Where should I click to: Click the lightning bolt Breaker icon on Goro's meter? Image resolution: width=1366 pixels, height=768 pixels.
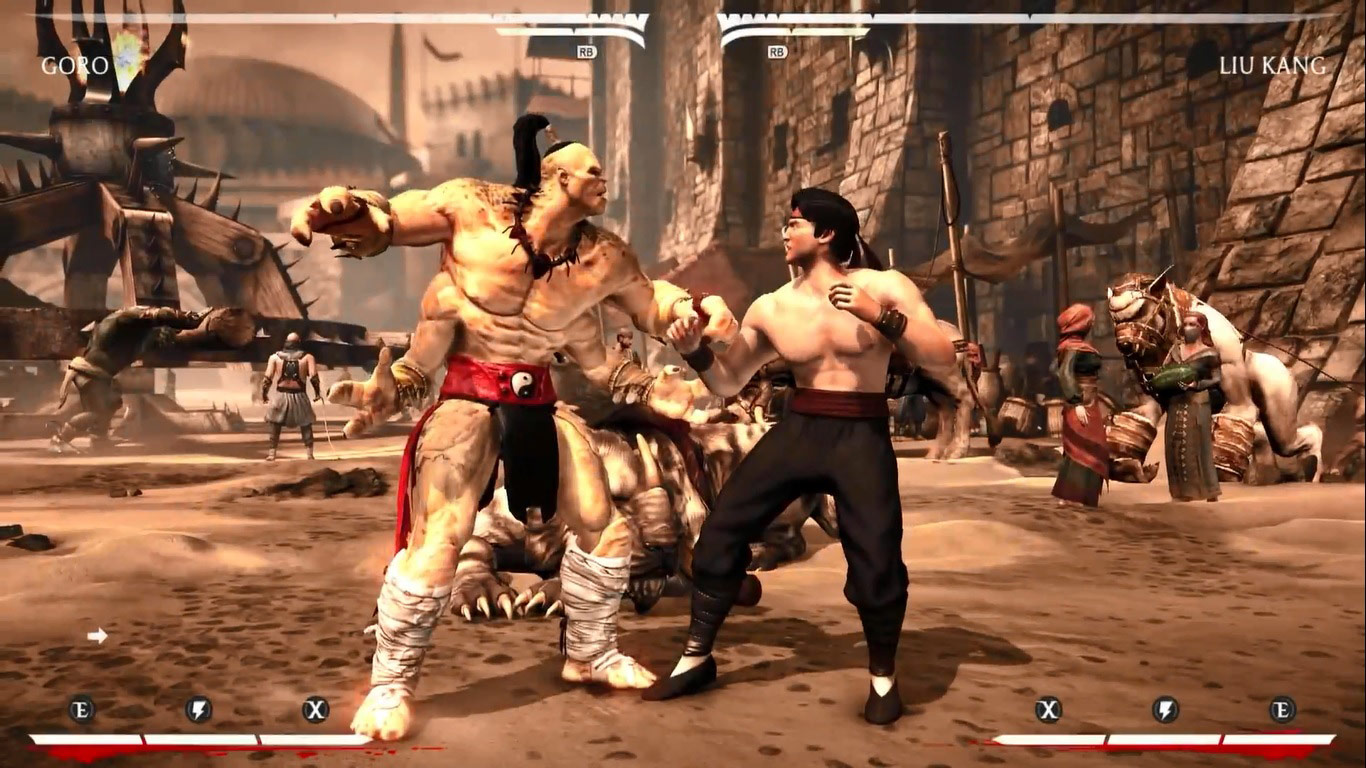click(199, 710)
